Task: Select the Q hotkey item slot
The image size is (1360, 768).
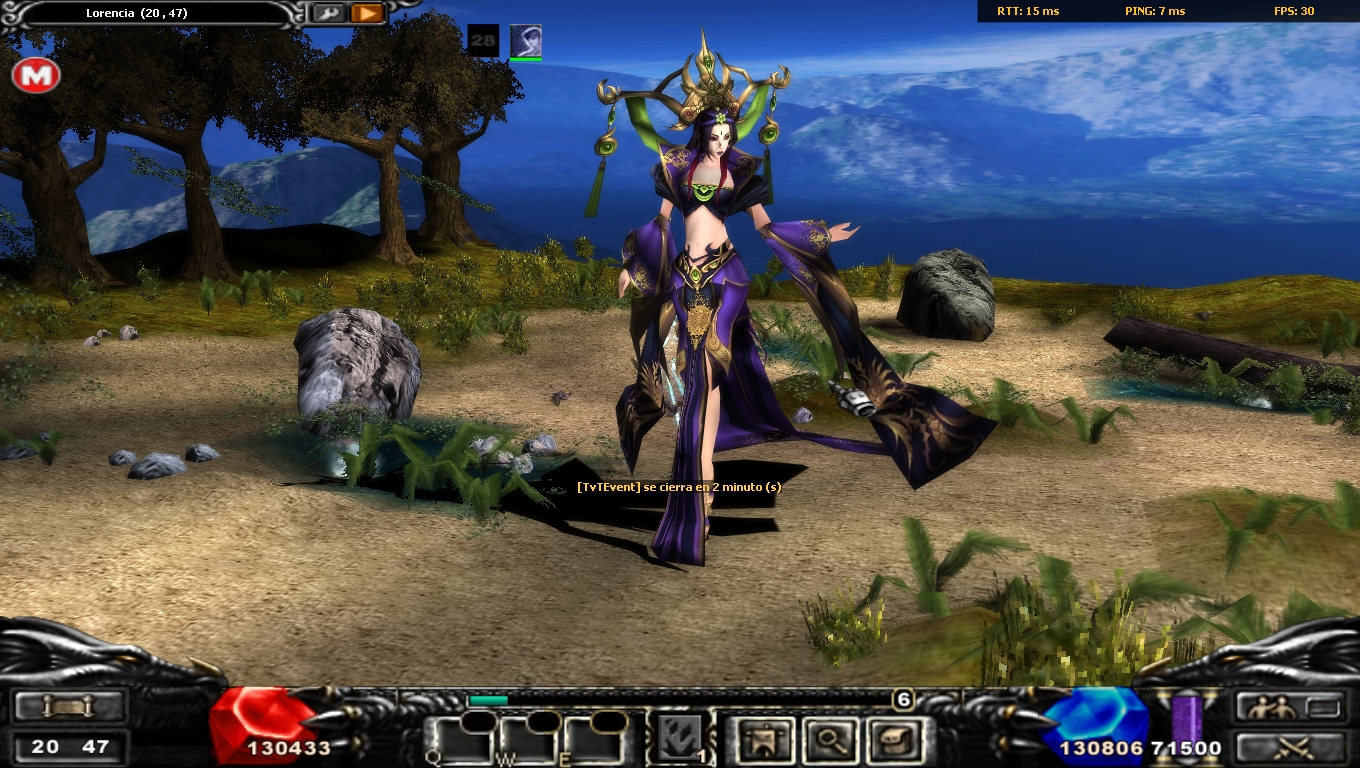Action: click(x=460, y=741)
